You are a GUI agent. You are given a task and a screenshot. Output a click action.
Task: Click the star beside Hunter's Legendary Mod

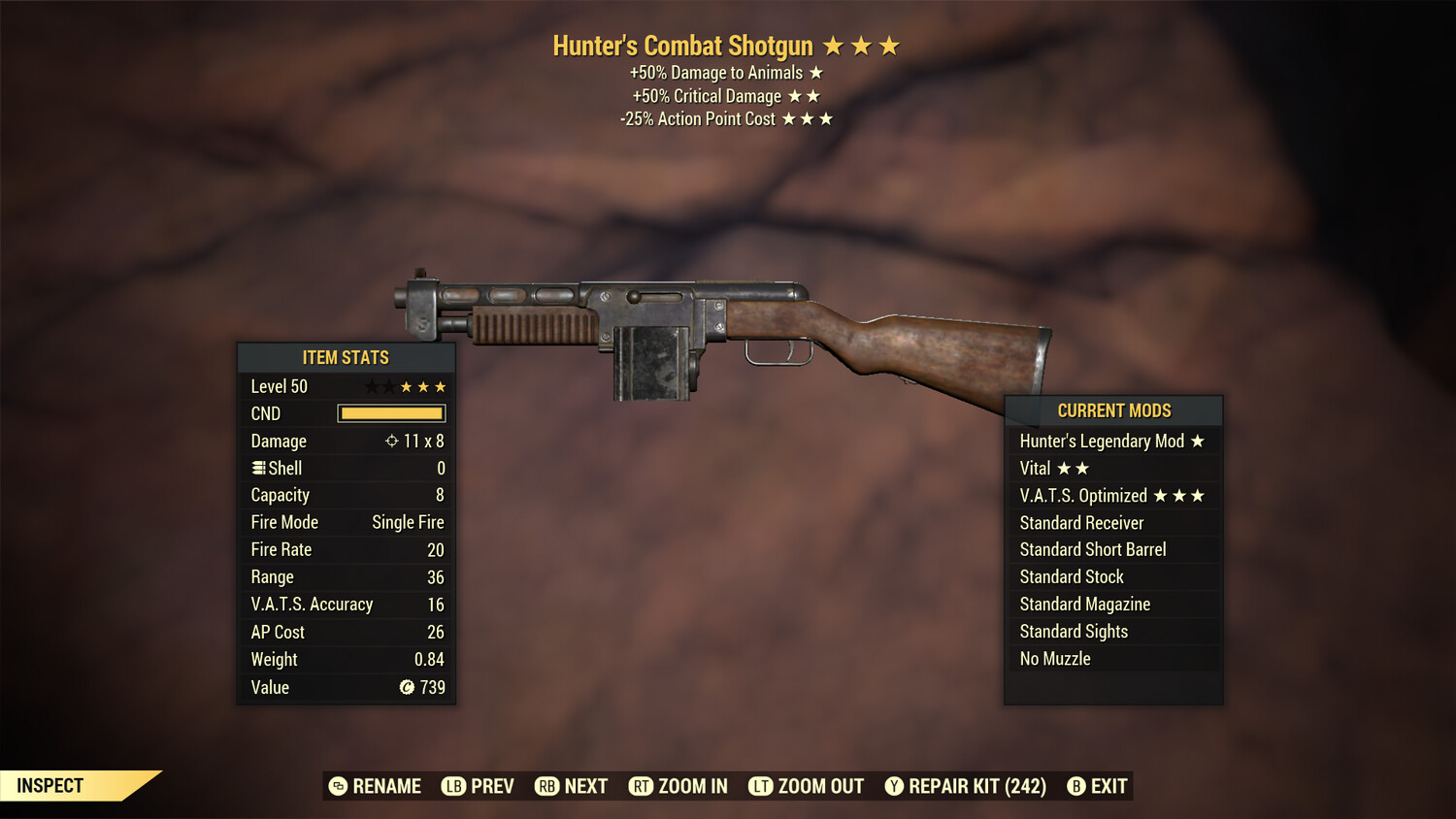tap(1197, 442)
